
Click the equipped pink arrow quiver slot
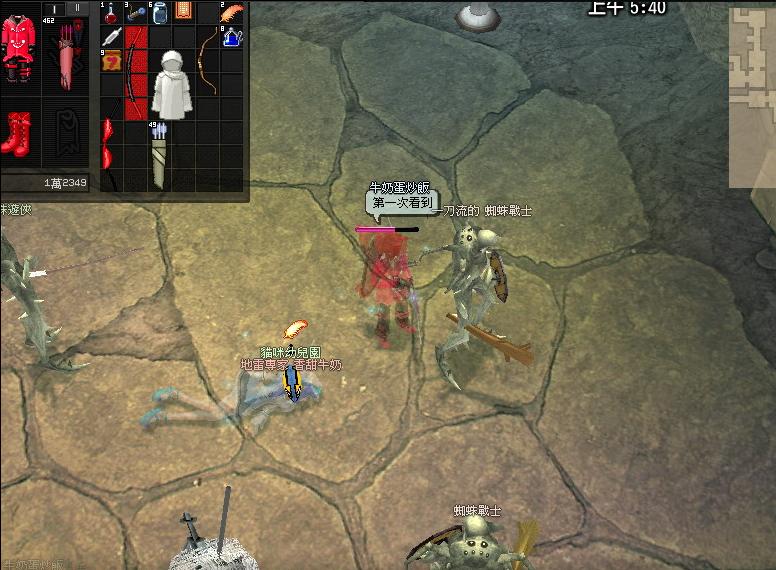[x=66, y=58]
